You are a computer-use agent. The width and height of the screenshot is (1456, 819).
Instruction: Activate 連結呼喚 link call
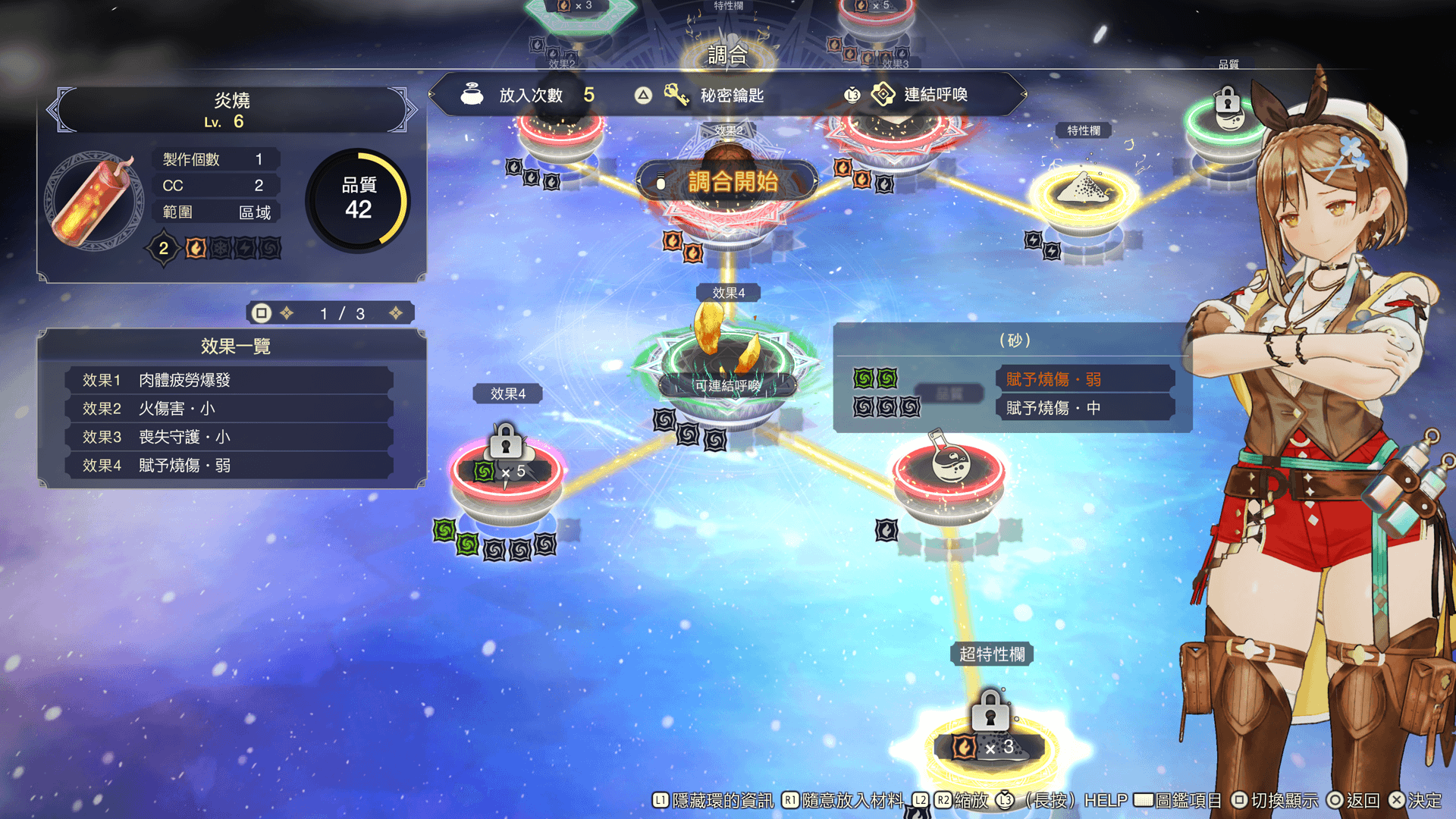(x=934, y=95)
